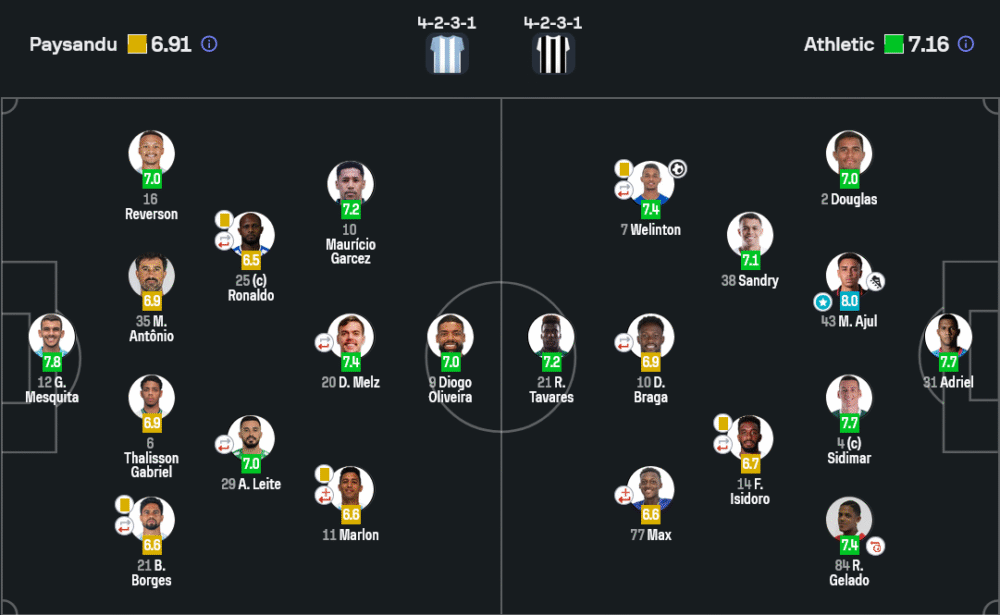Open the info icon beside Athletic's rating

965,44
